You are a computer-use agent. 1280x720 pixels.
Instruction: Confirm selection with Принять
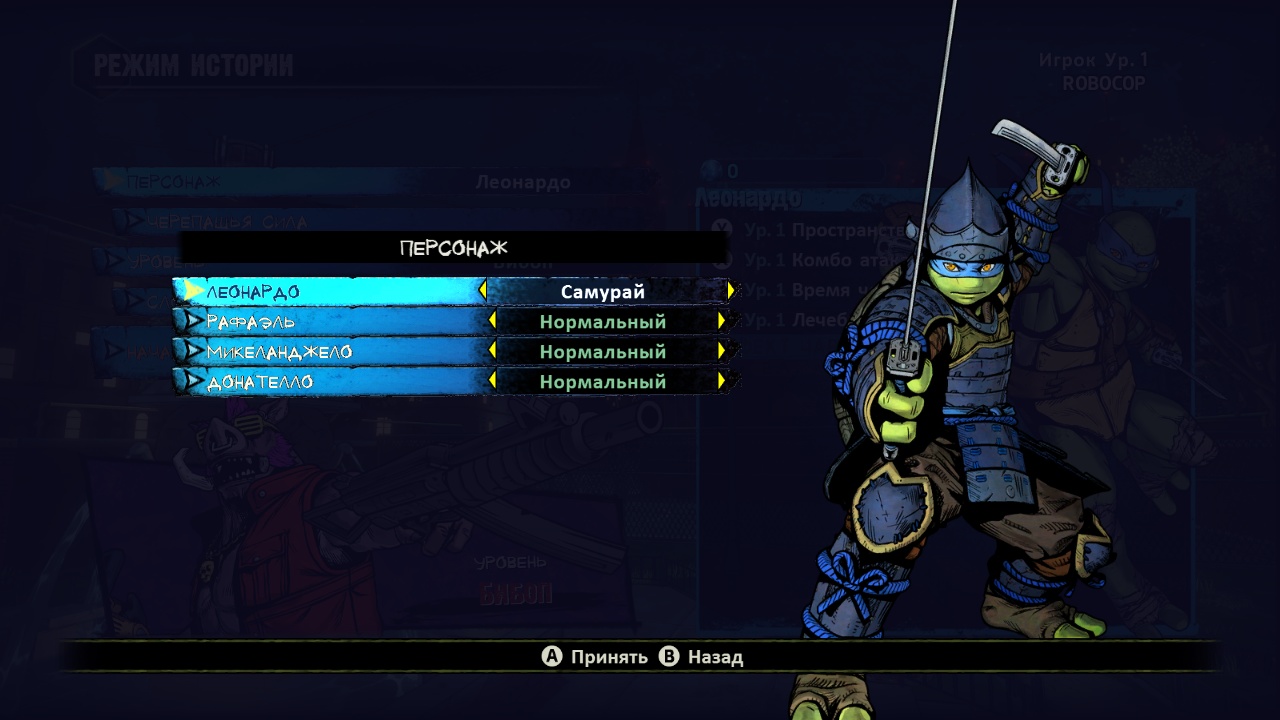pyautogui.click(x=595, y=657)
